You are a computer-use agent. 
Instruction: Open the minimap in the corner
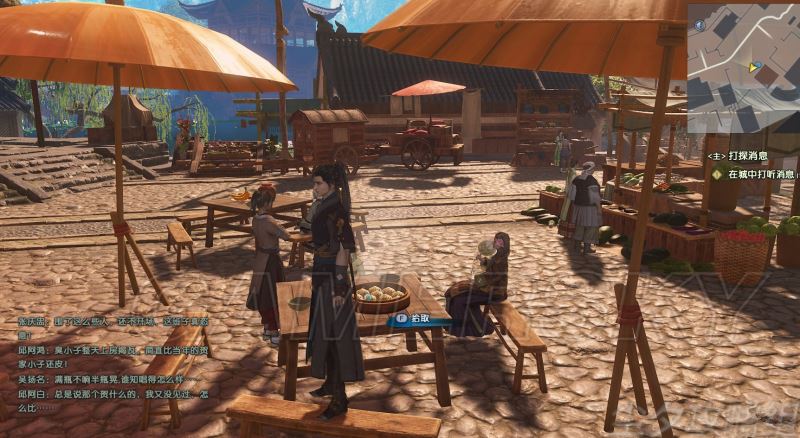(x=742, y=67)
